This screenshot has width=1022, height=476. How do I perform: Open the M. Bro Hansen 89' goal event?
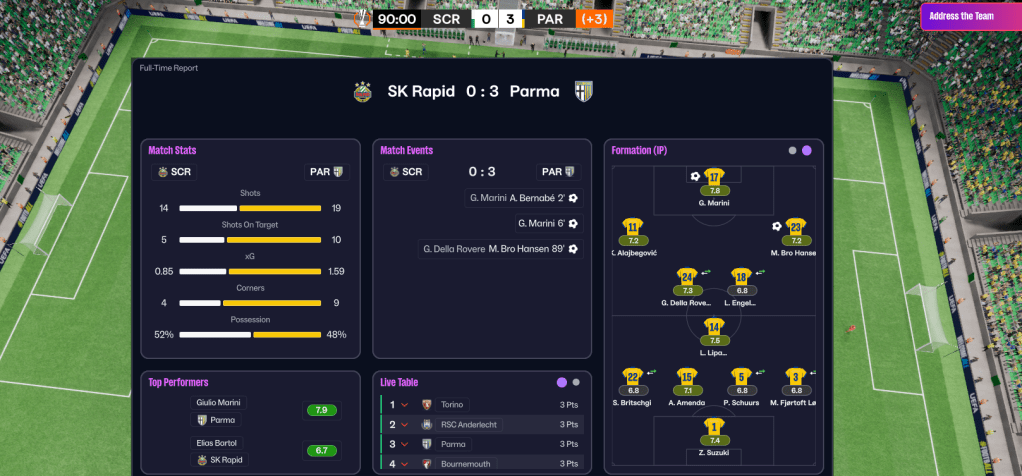coord(501,249)
